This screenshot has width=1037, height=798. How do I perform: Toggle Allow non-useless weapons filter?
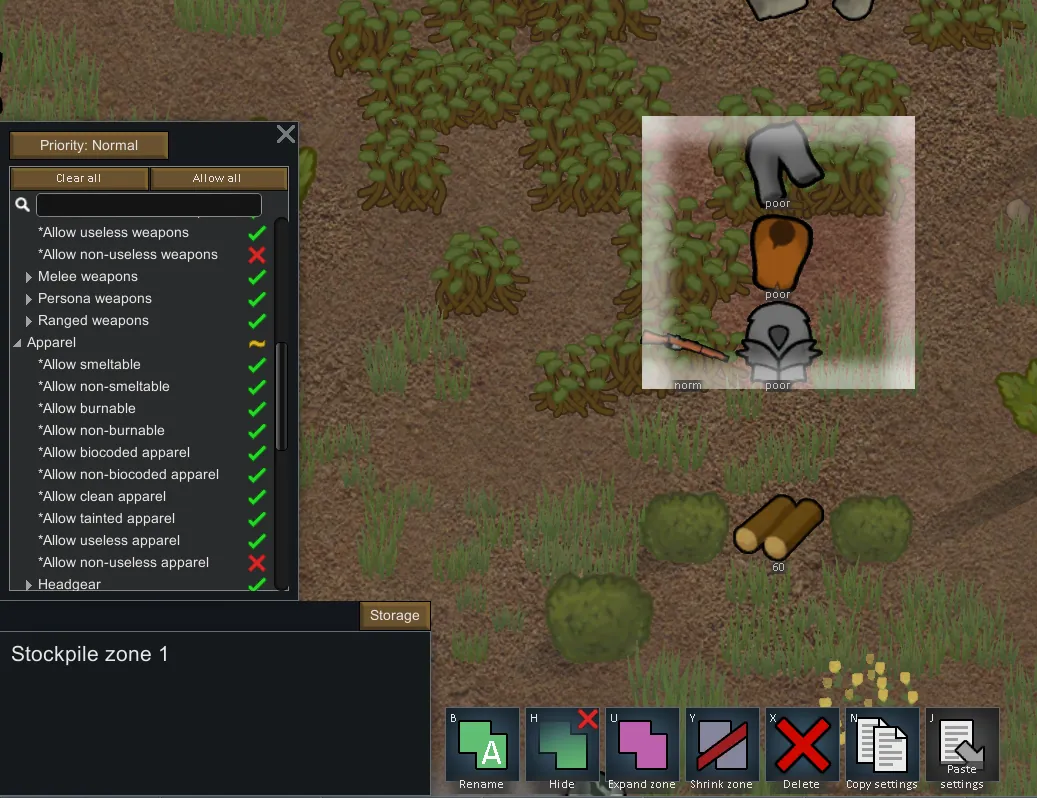click(x=257, y=255)
